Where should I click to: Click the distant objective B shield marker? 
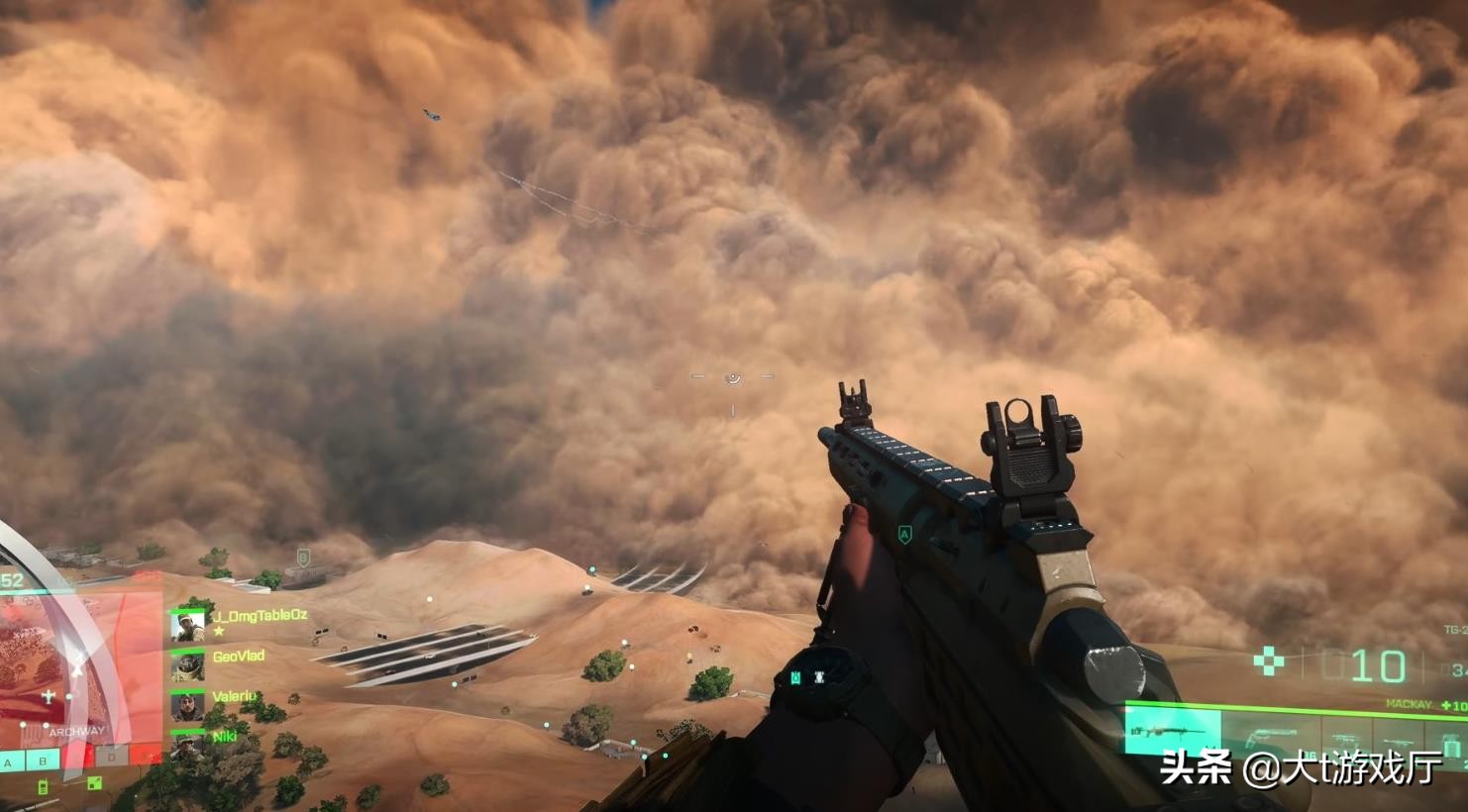pyautogui.click(x=303, y=557)
